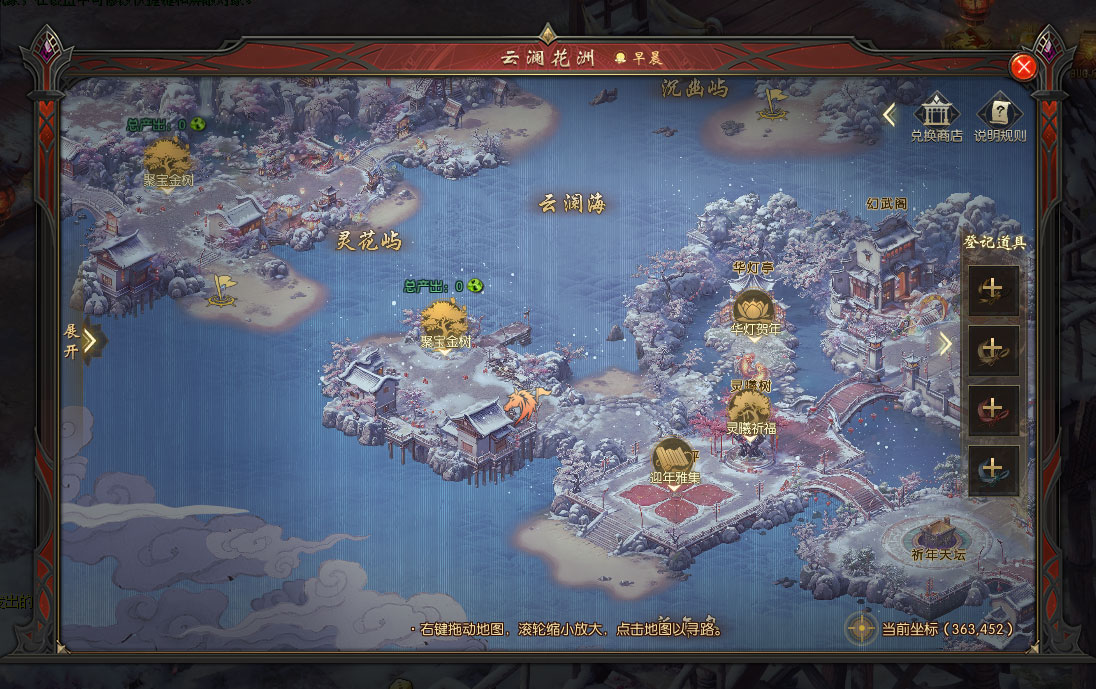Select the 聚宝金树 marker near the horse icon
Image resolution: width=1096 pixels, height=689 pixels.
click(x=443, y=322)
